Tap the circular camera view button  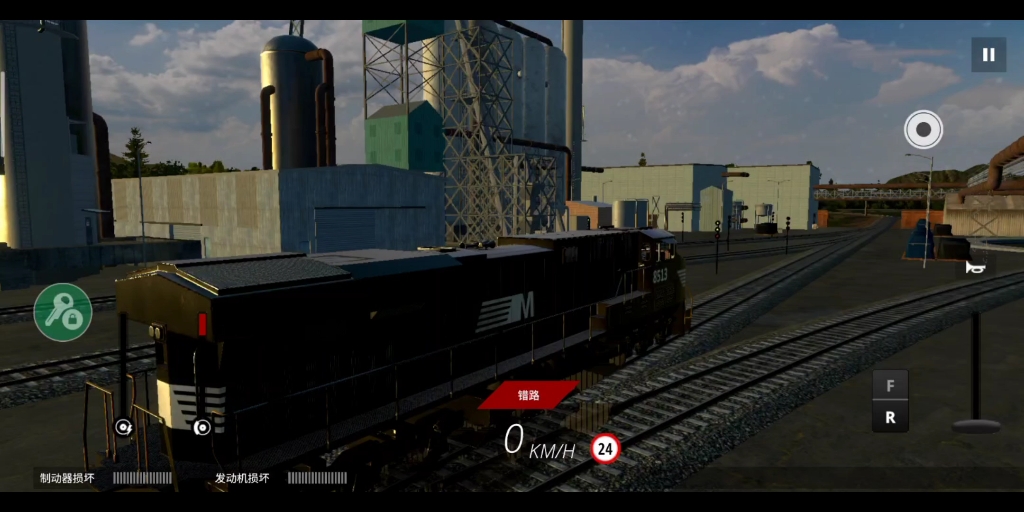pyautogui.click(x=923, y=129)
